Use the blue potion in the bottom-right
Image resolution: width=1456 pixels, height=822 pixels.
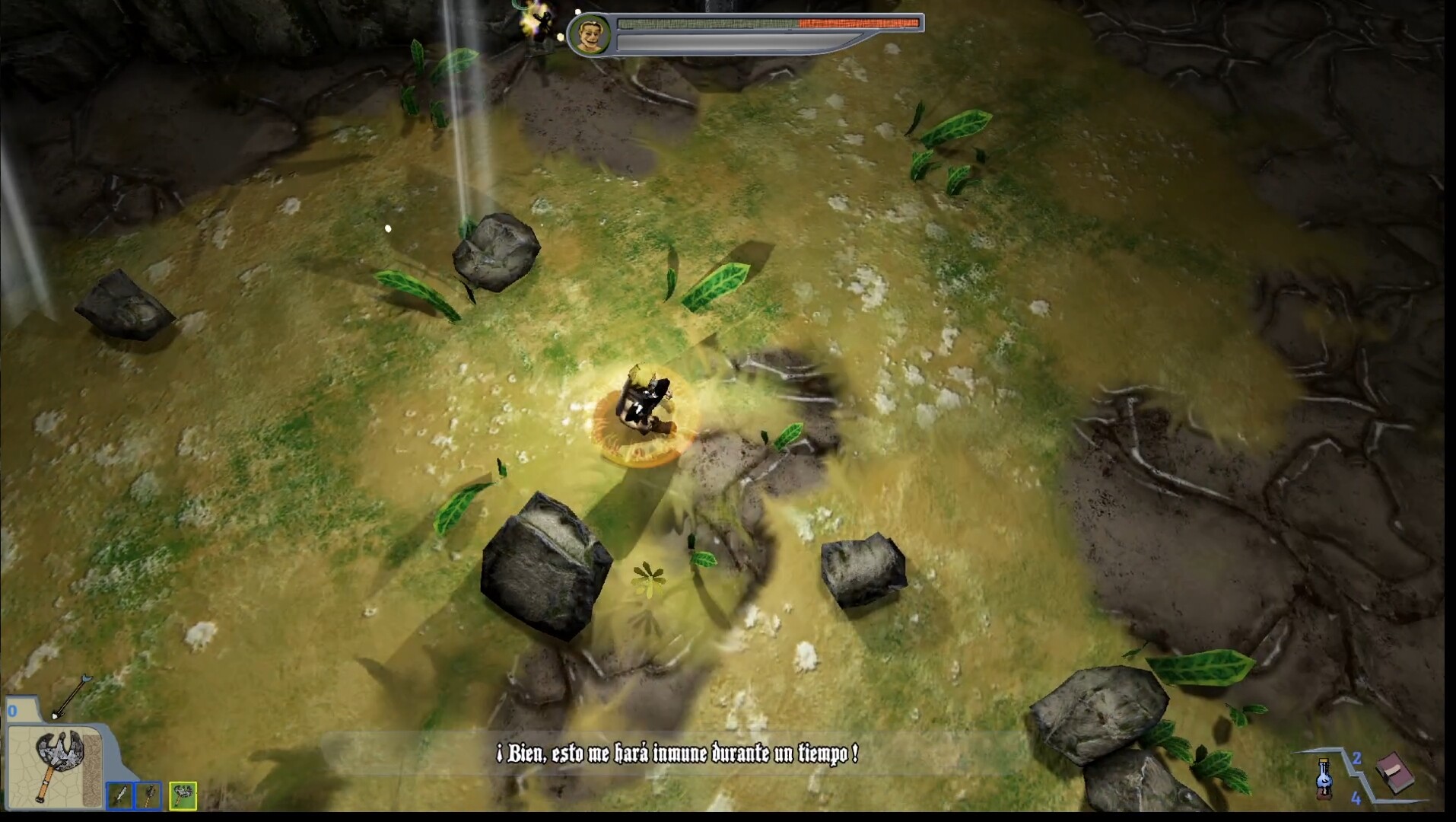tap(1324, 780)
